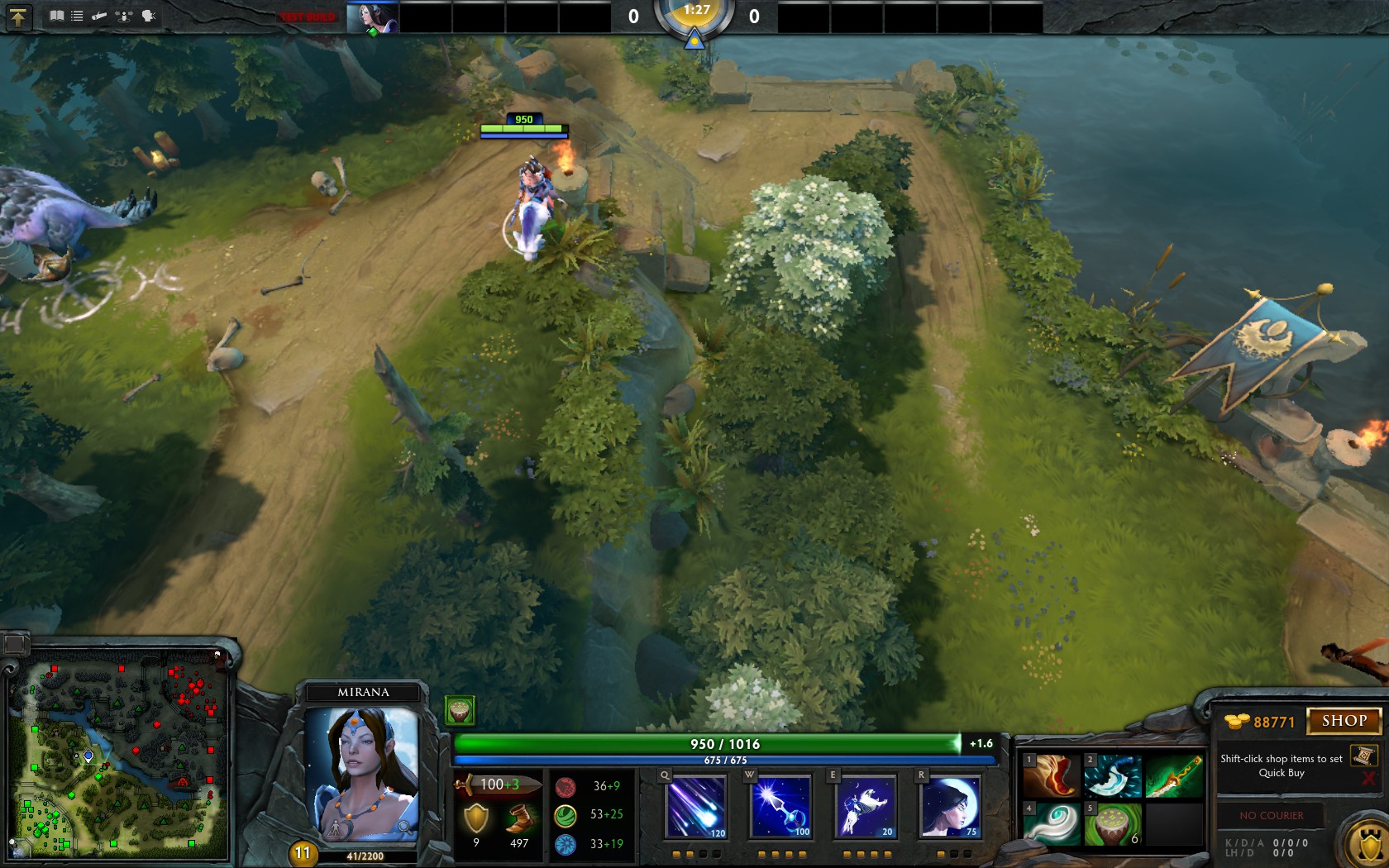Open the Shop panel
1389x868 pixels.
click(1343, 721)
